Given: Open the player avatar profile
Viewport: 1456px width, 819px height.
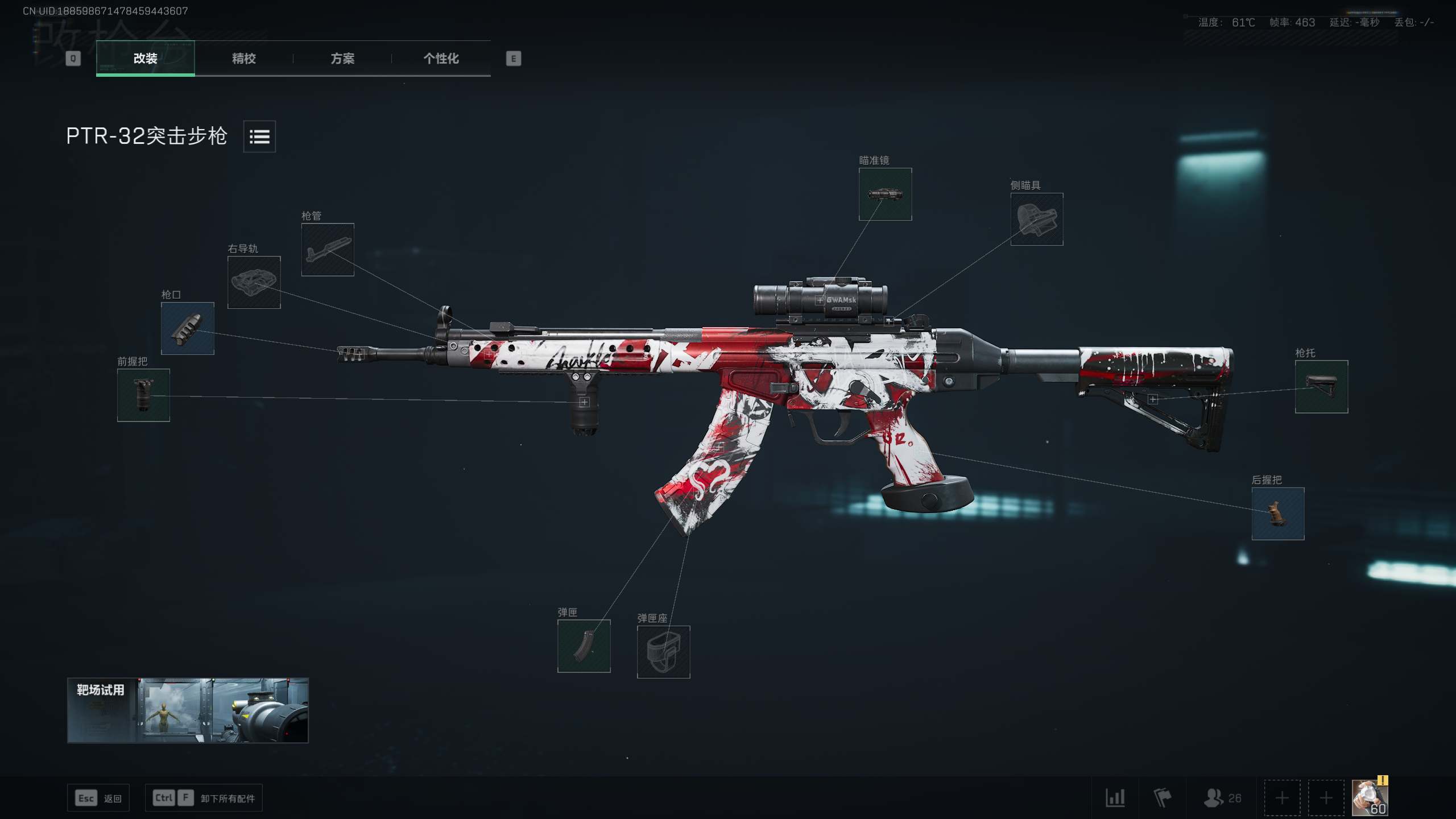Looking at the screenshot, I should click(1370, 798).
